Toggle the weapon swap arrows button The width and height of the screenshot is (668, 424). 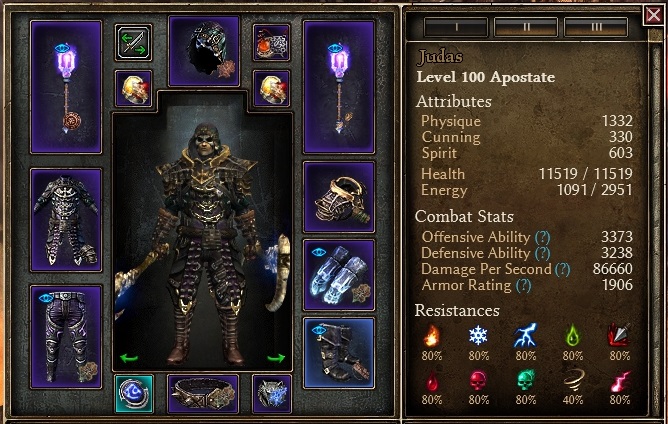pyautogui.click(x=133, y=42)
